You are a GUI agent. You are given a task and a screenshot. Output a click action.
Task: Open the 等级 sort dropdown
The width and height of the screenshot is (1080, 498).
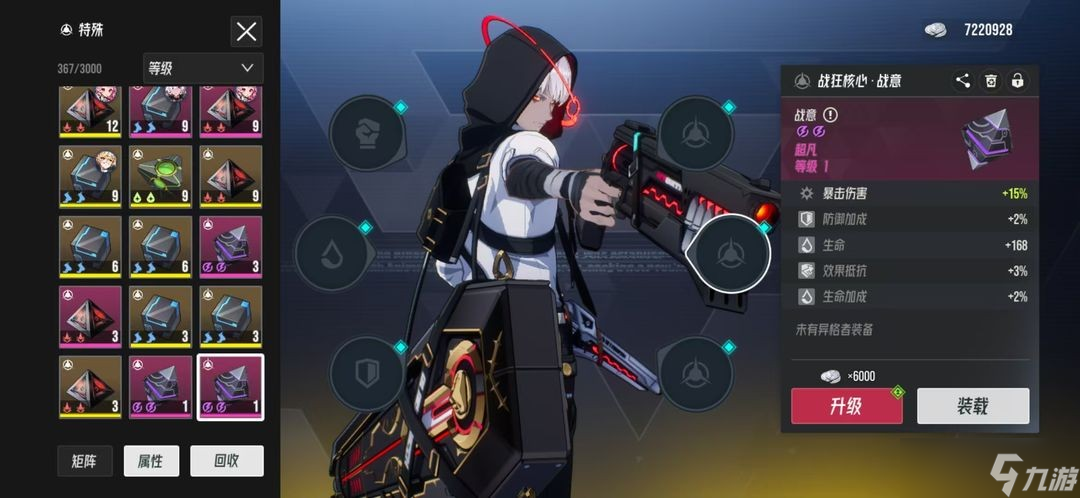(x=203, y=68)
